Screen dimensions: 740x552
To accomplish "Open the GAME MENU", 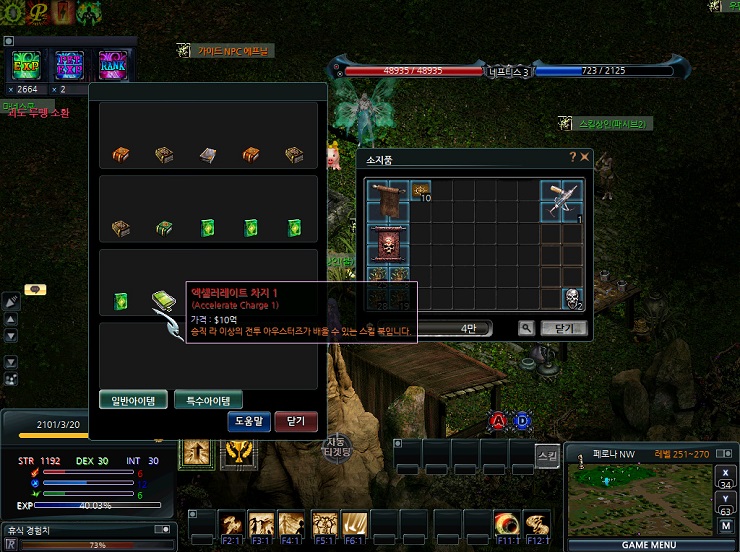I will (x=649, y=545).
